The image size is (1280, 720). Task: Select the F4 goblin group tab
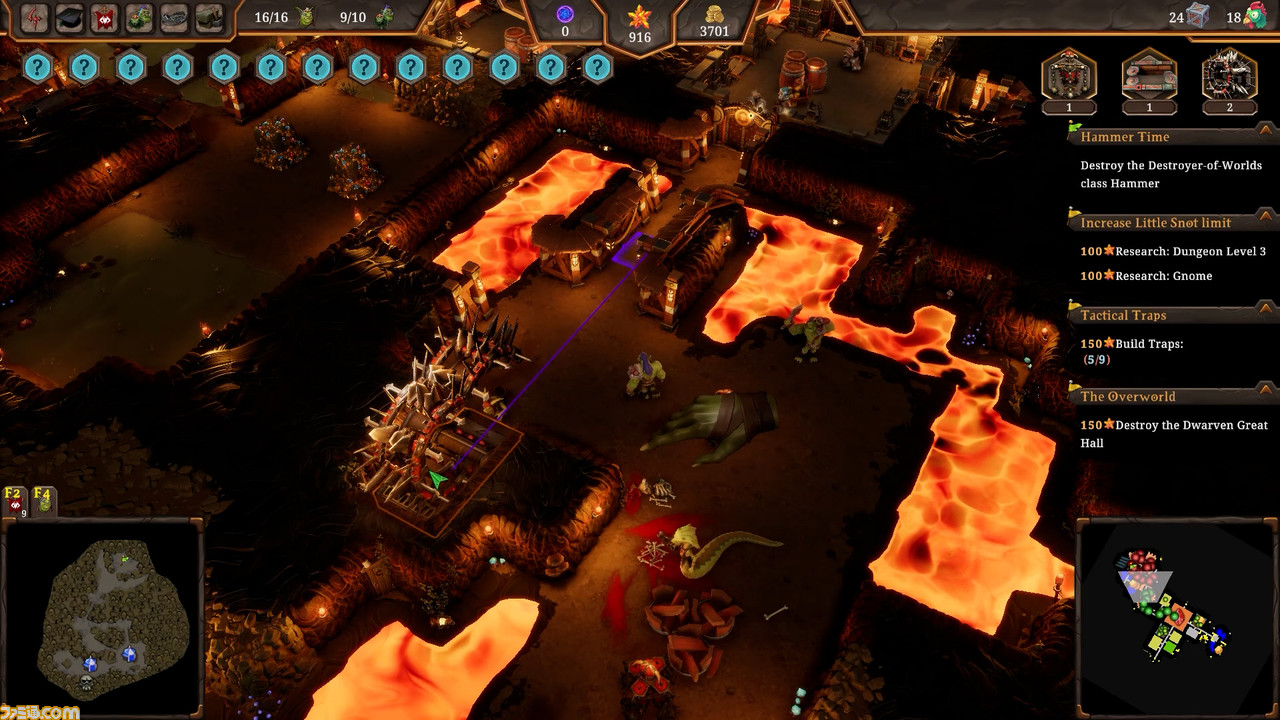[43, 501]
